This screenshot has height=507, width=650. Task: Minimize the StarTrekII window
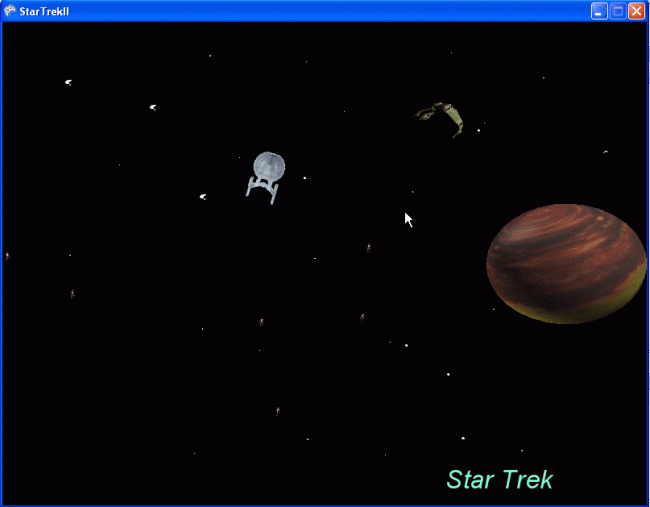pos(599,11)
